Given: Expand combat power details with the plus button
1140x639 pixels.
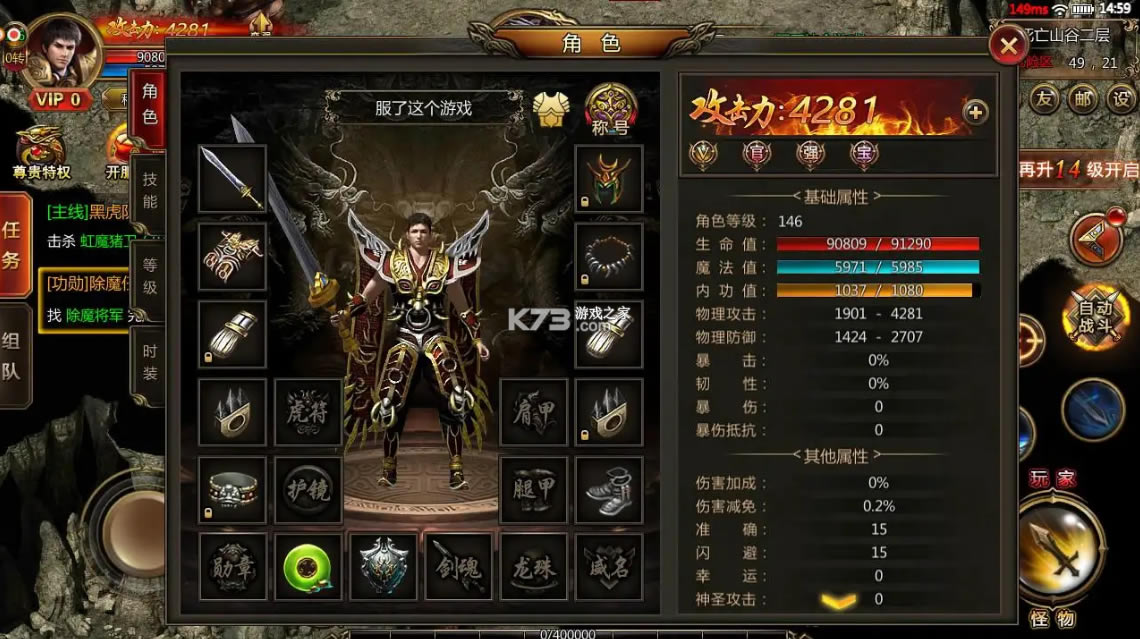Looking at the screenshot, I should (975, 112).
